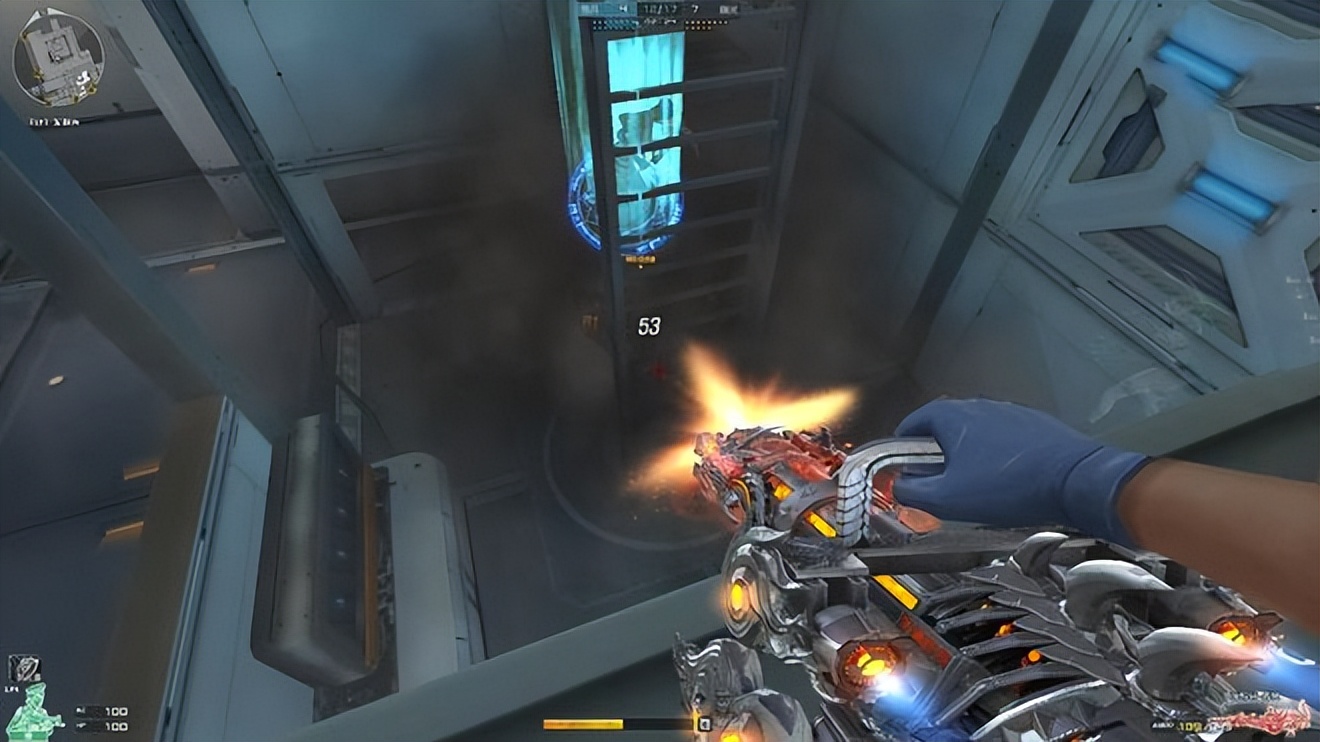Select the yellow team score dots on the scoreboard
The height and width of the screenshot is (742, 1320).
point(702,24)
